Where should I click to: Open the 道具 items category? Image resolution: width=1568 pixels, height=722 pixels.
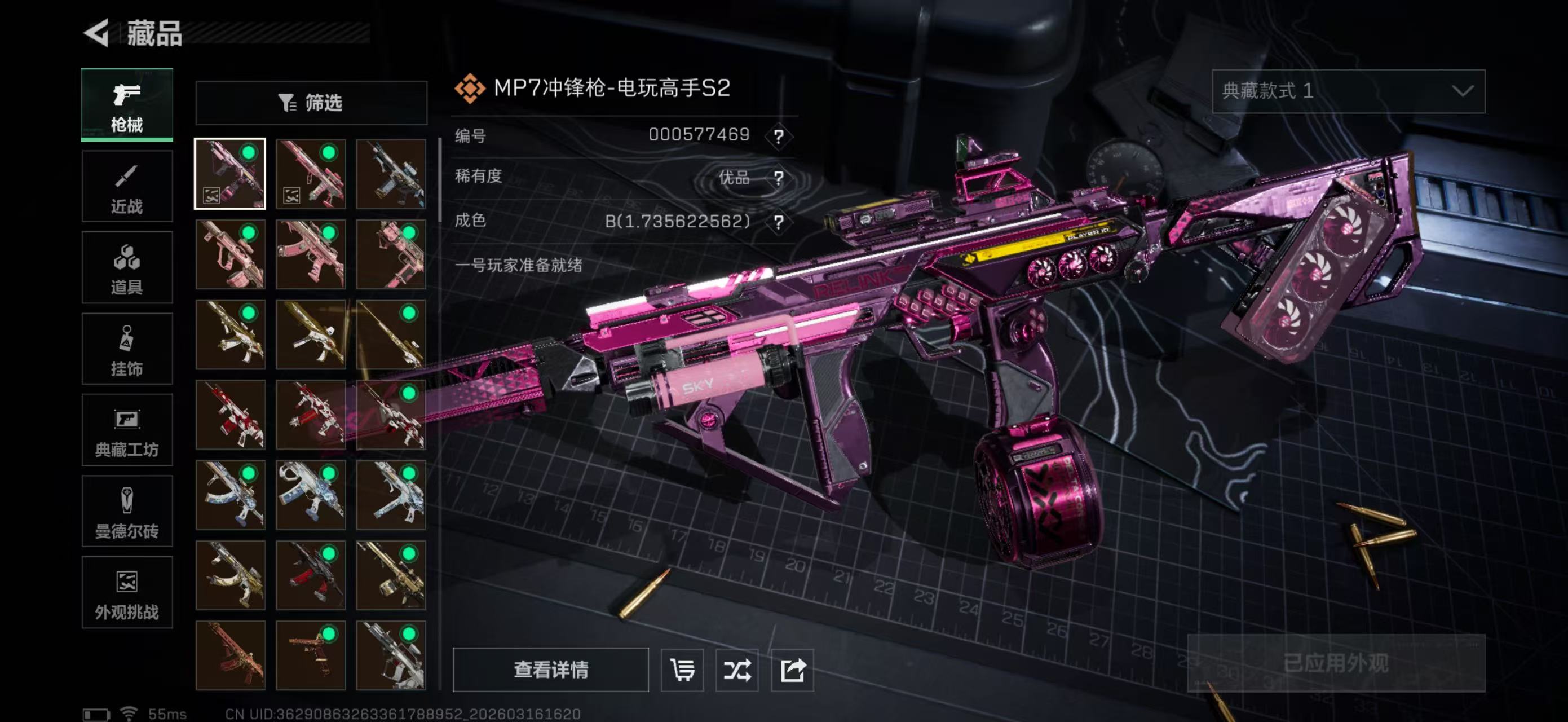click(127, 268)
